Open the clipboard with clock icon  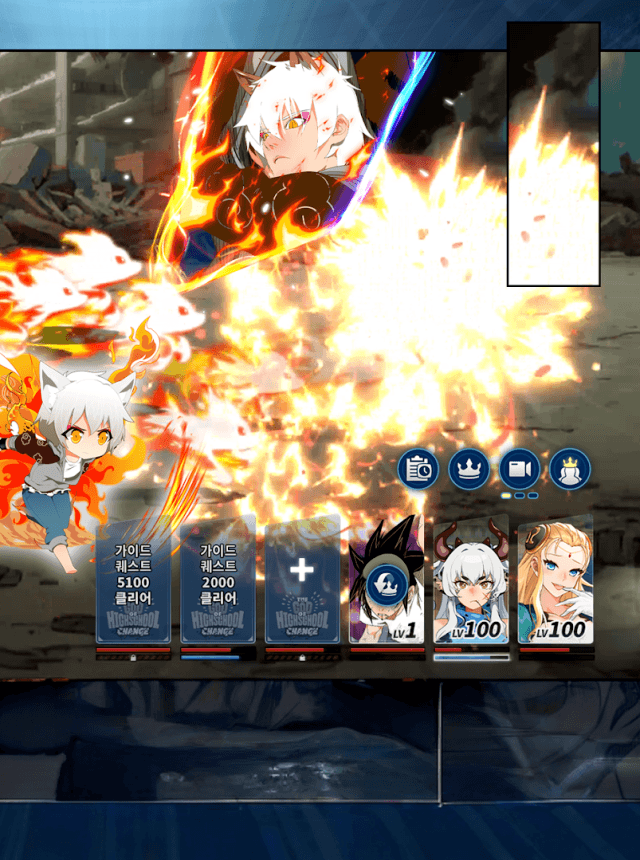coord(418,469)
